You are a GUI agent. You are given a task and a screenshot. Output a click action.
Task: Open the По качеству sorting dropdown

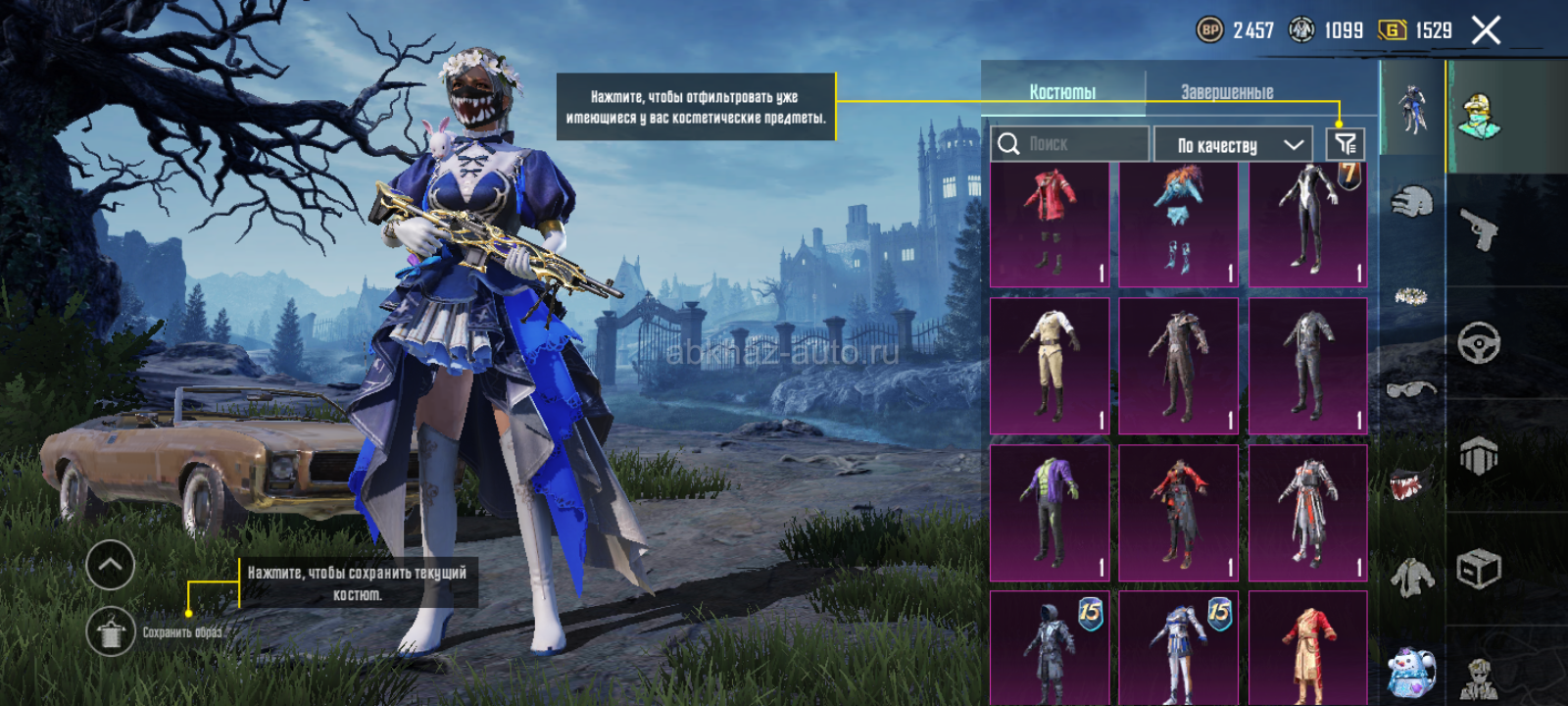tap(1233, 145)
